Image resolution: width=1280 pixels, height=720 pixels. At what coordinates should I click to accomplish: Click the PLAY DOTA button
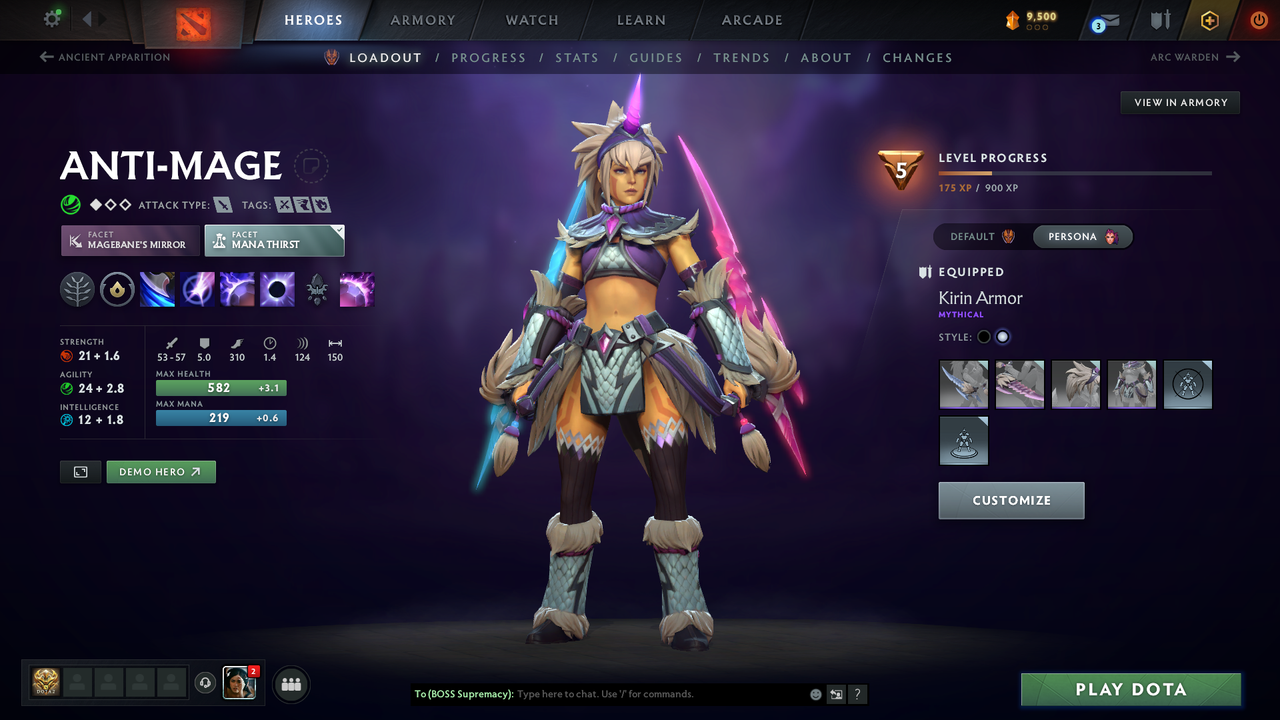1130,689
